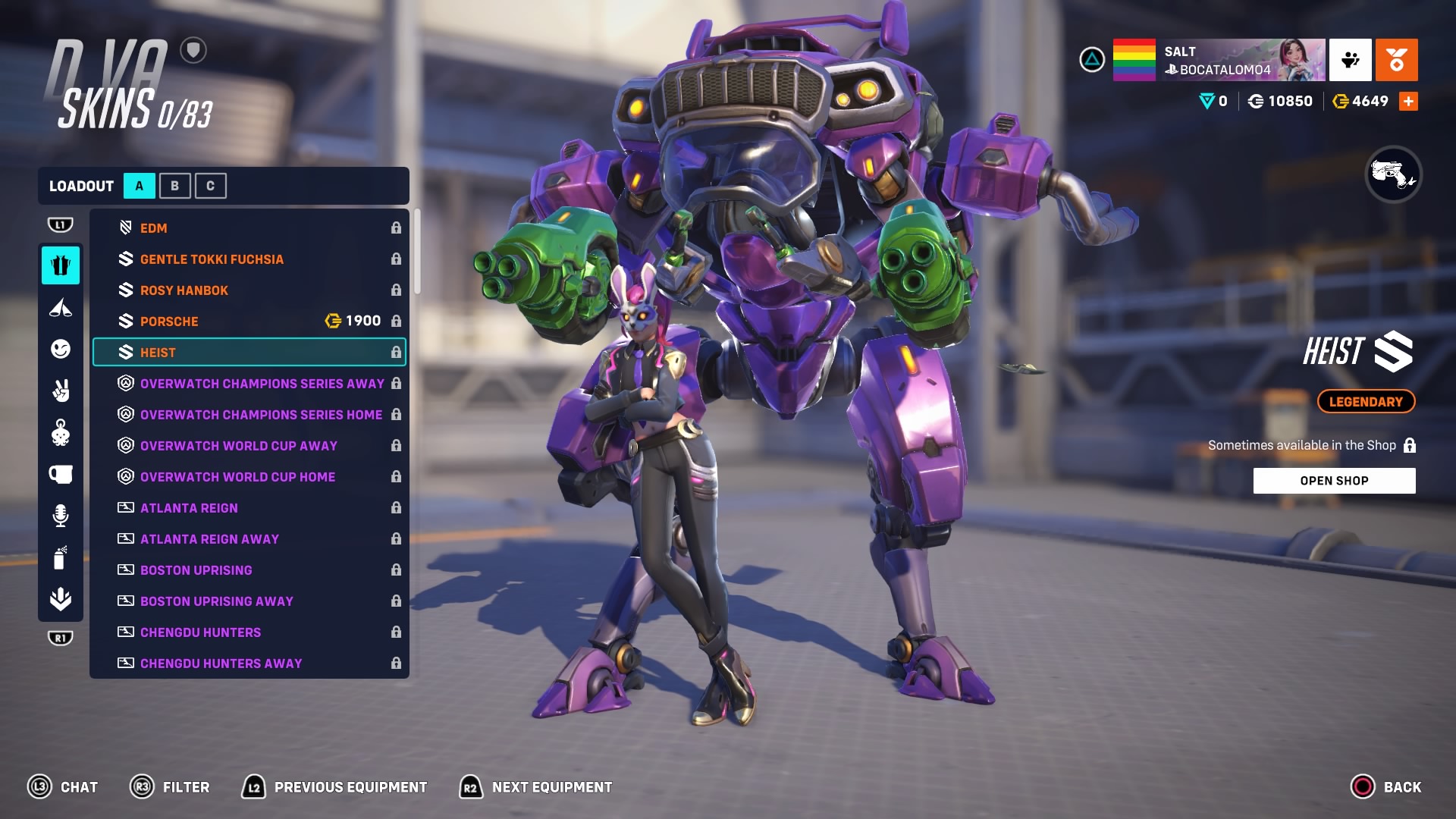This screenshot has height=819, width=1456.
Task: Open the voice lines microphone category
Action: [61, 516]
